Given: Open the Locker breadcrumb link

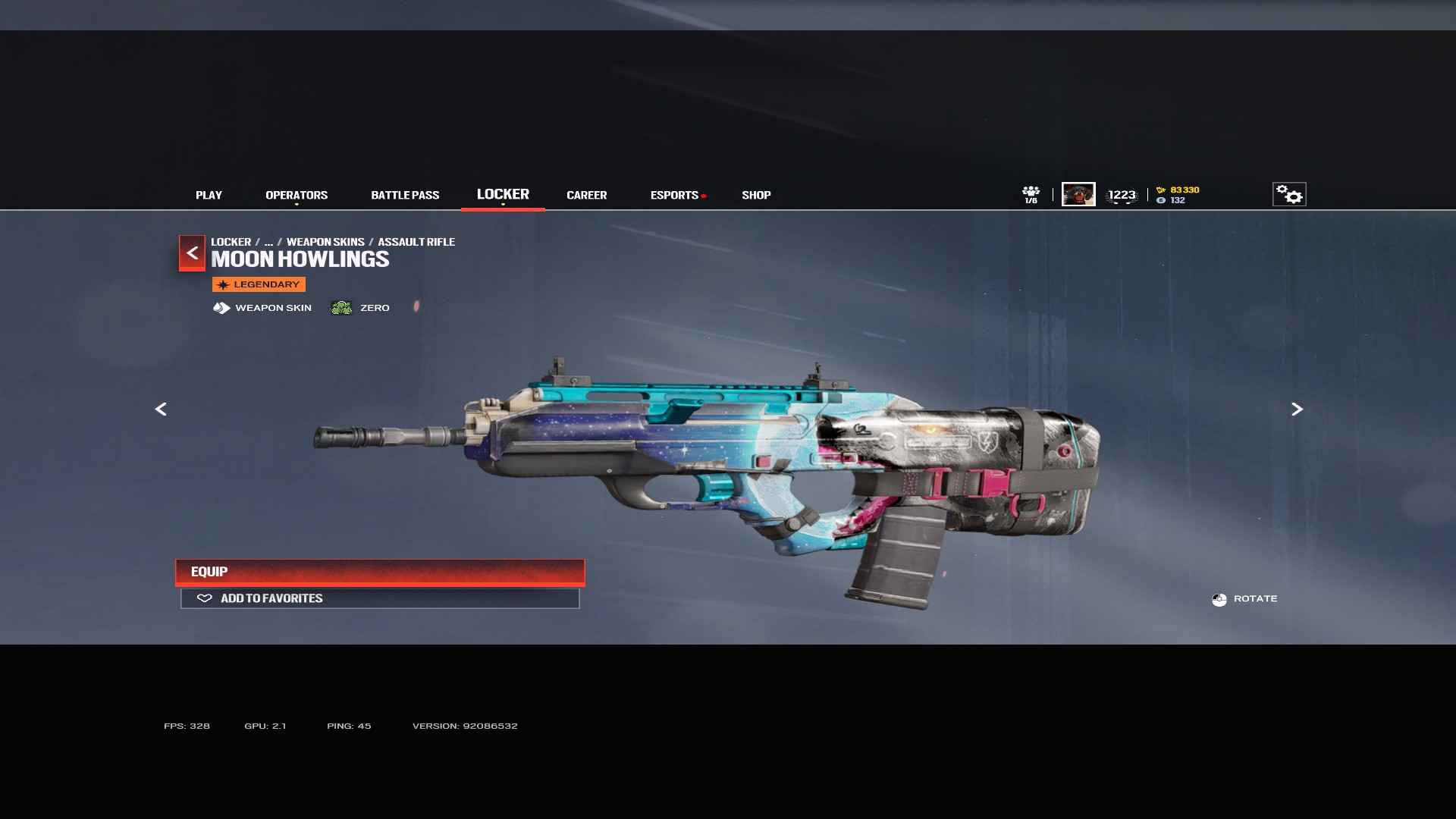Looking at the screenshot, I should 231,242.
